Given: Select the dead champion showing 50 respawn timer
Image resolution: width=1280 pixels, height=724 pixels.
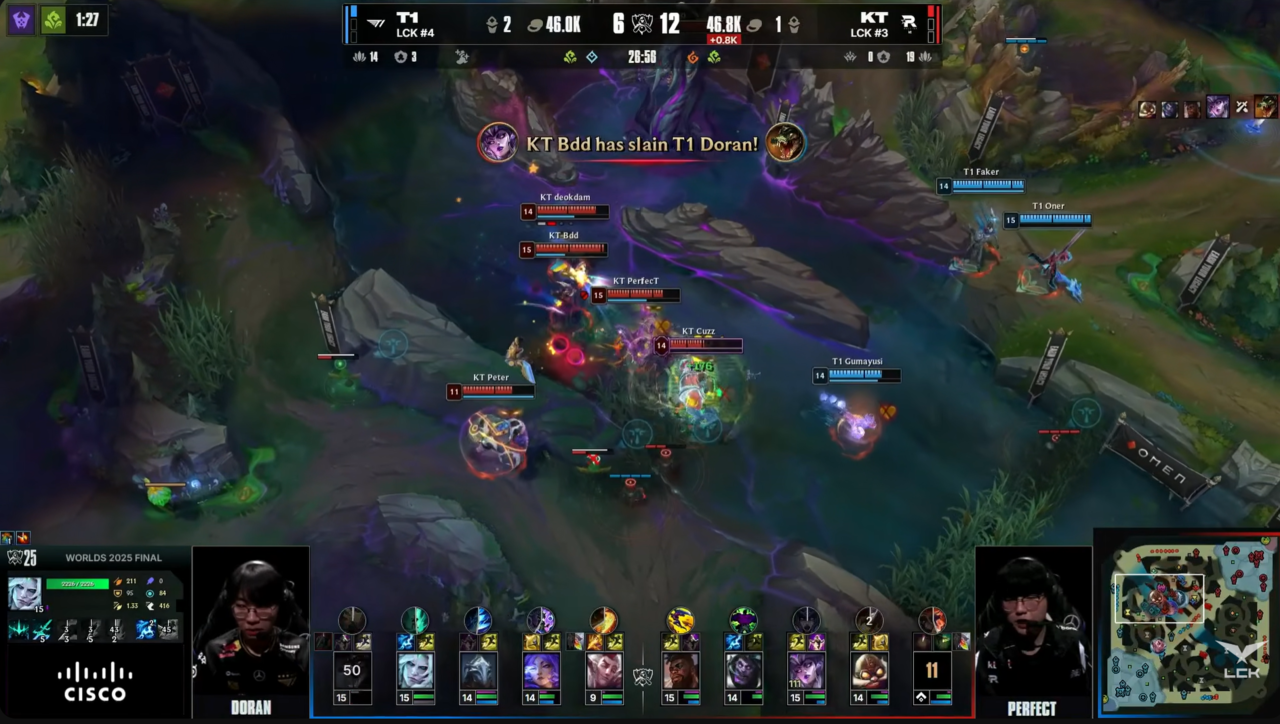Looking at the screenshot, I should click(x=352, y=671).
